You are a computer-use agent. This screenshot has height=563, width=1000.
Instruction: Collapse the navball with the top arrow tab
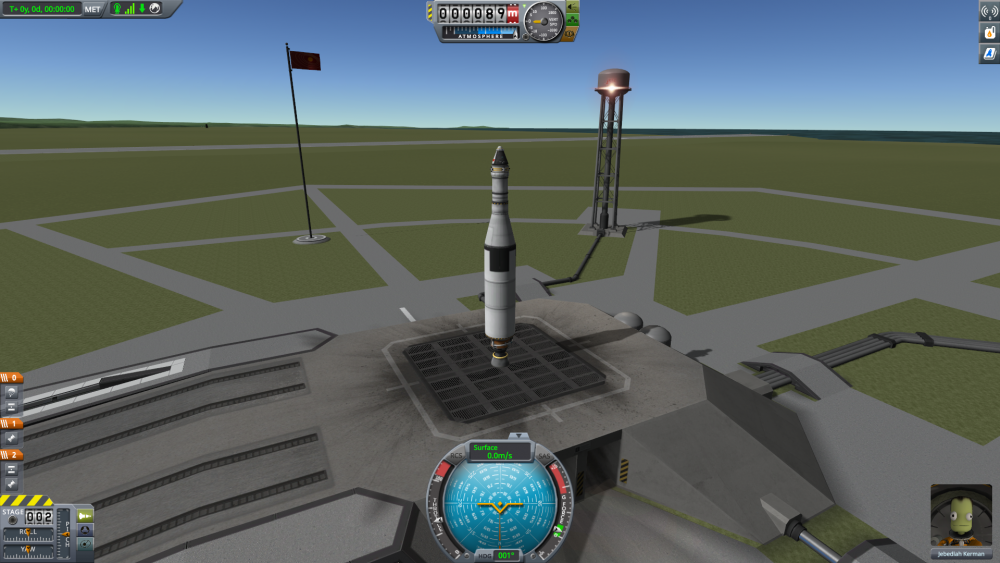pyautogui.click(x=519, y=436)
